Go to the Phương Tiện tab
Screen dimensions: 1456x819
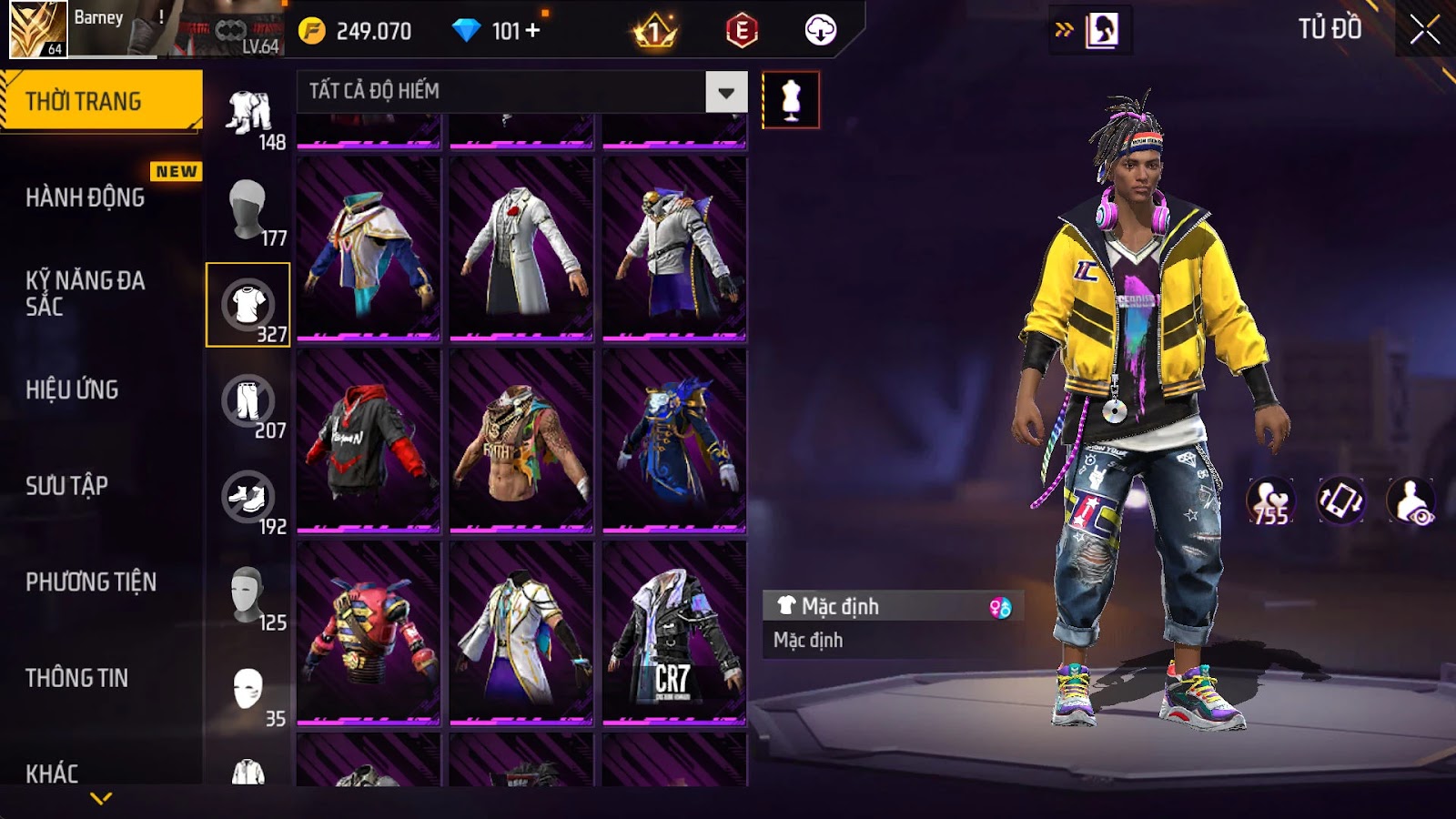pos(91,582)
